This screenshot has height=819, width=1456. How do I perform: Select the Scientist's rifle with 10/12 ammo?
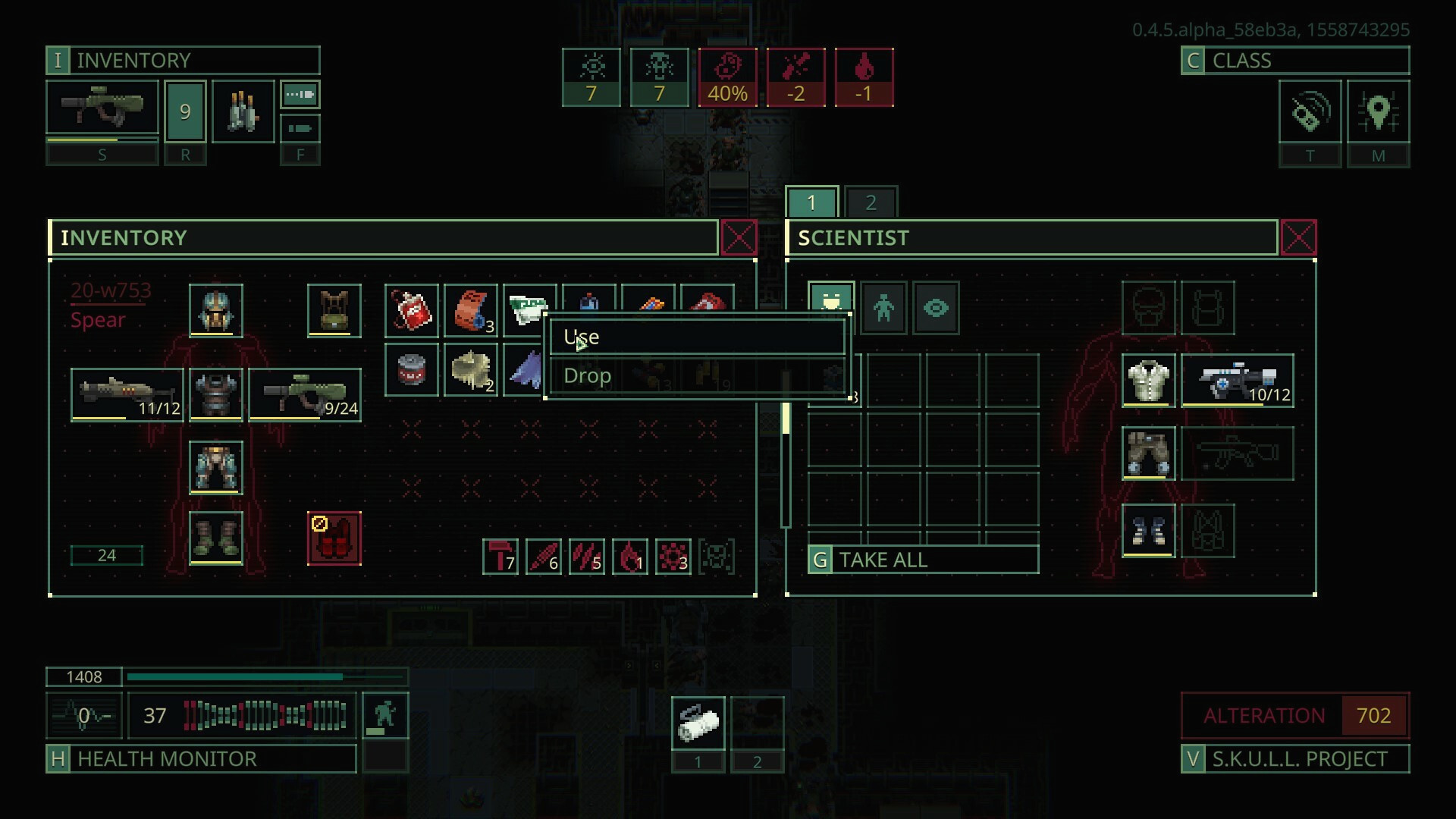coord(1237,381)
